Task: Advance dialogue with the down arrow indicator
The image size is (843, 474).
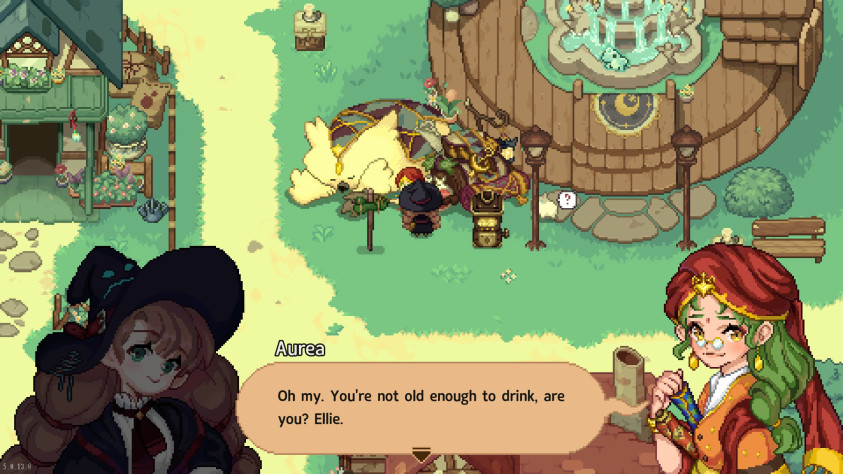Action: pos(422,456)
